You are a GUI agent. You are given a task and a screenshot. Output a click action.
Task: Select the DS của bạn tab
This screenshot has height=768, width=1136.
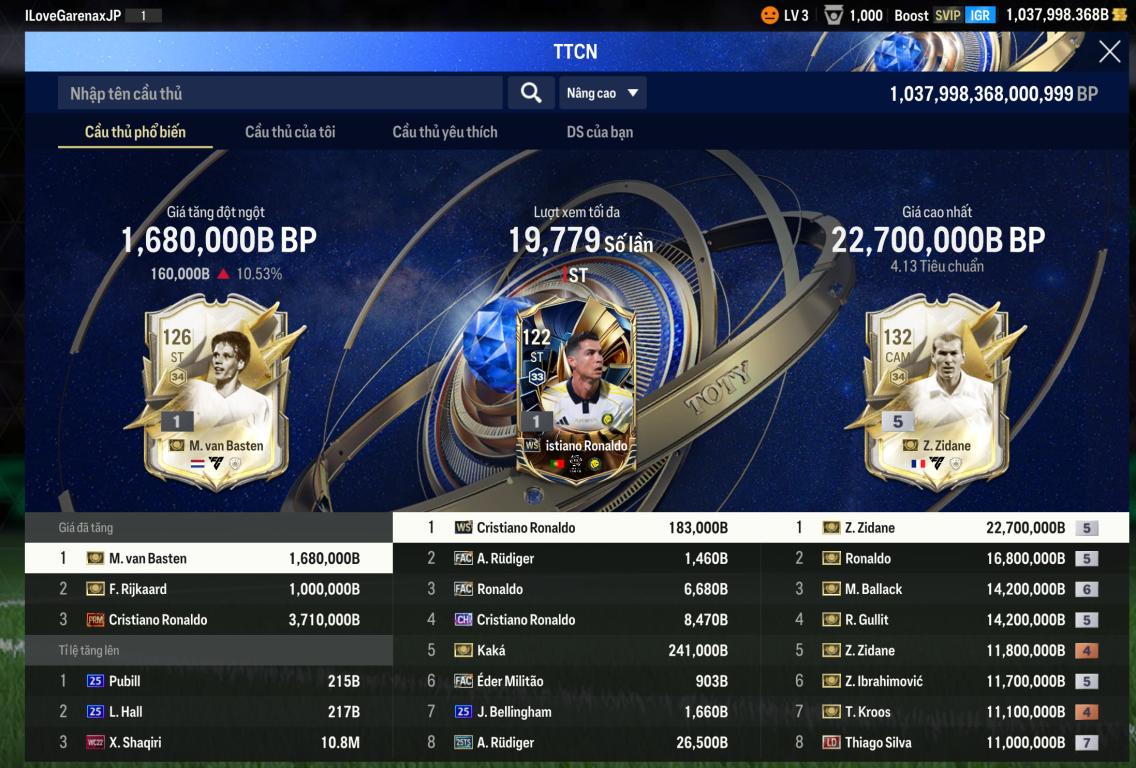click(x=600, y=132)
